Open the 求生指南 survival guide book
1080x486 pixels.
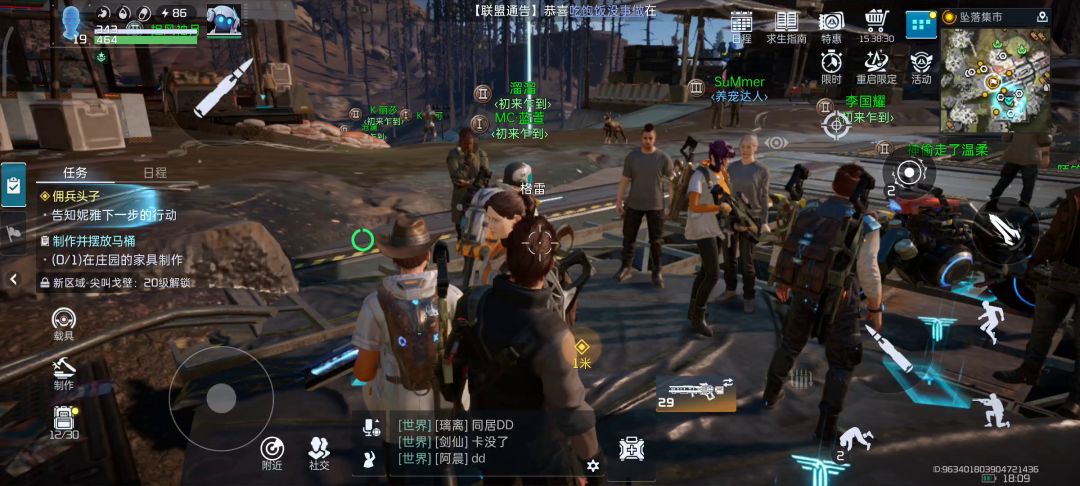pos(786,25)
